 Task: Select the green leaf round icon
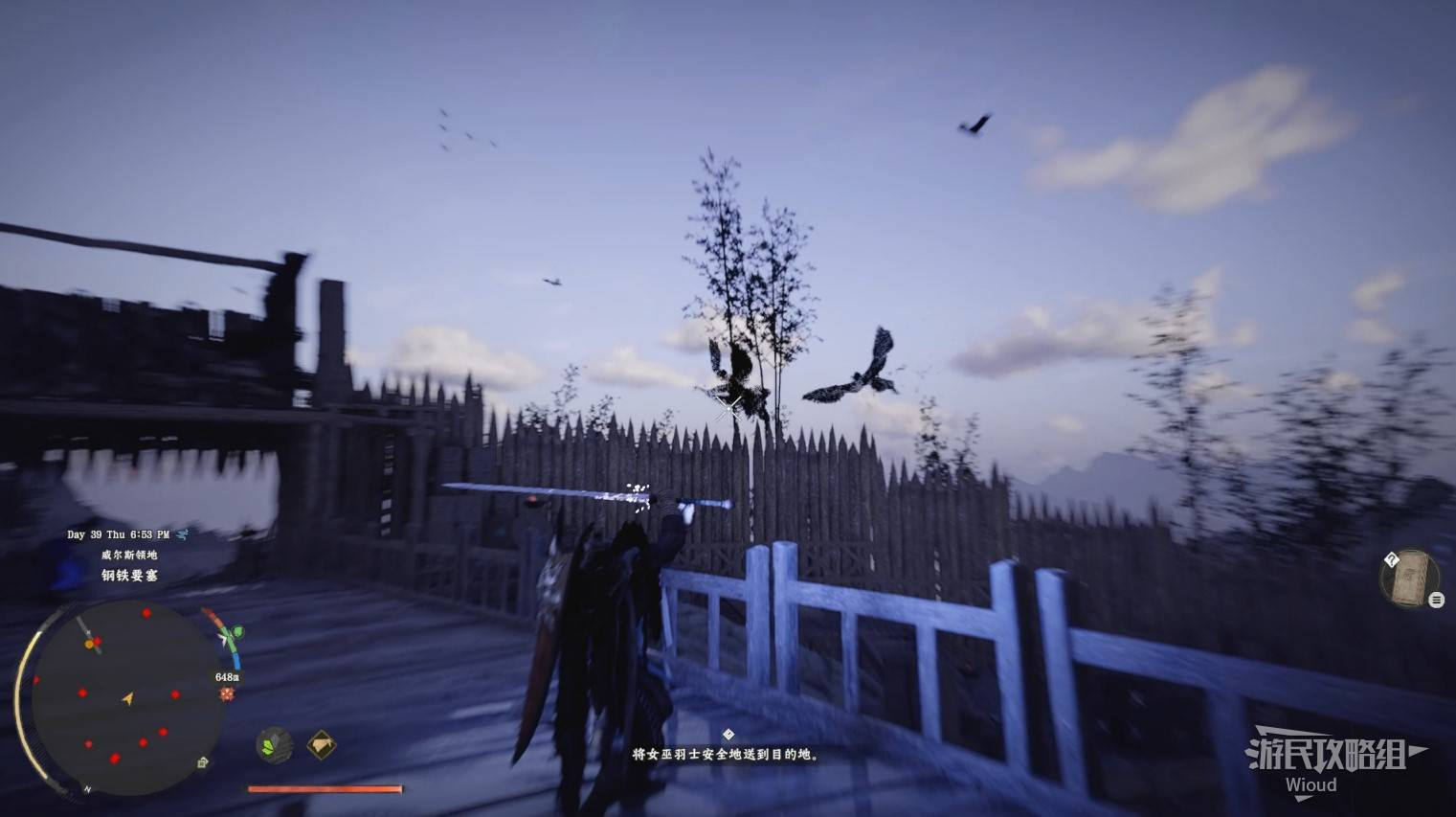point(275,743)
